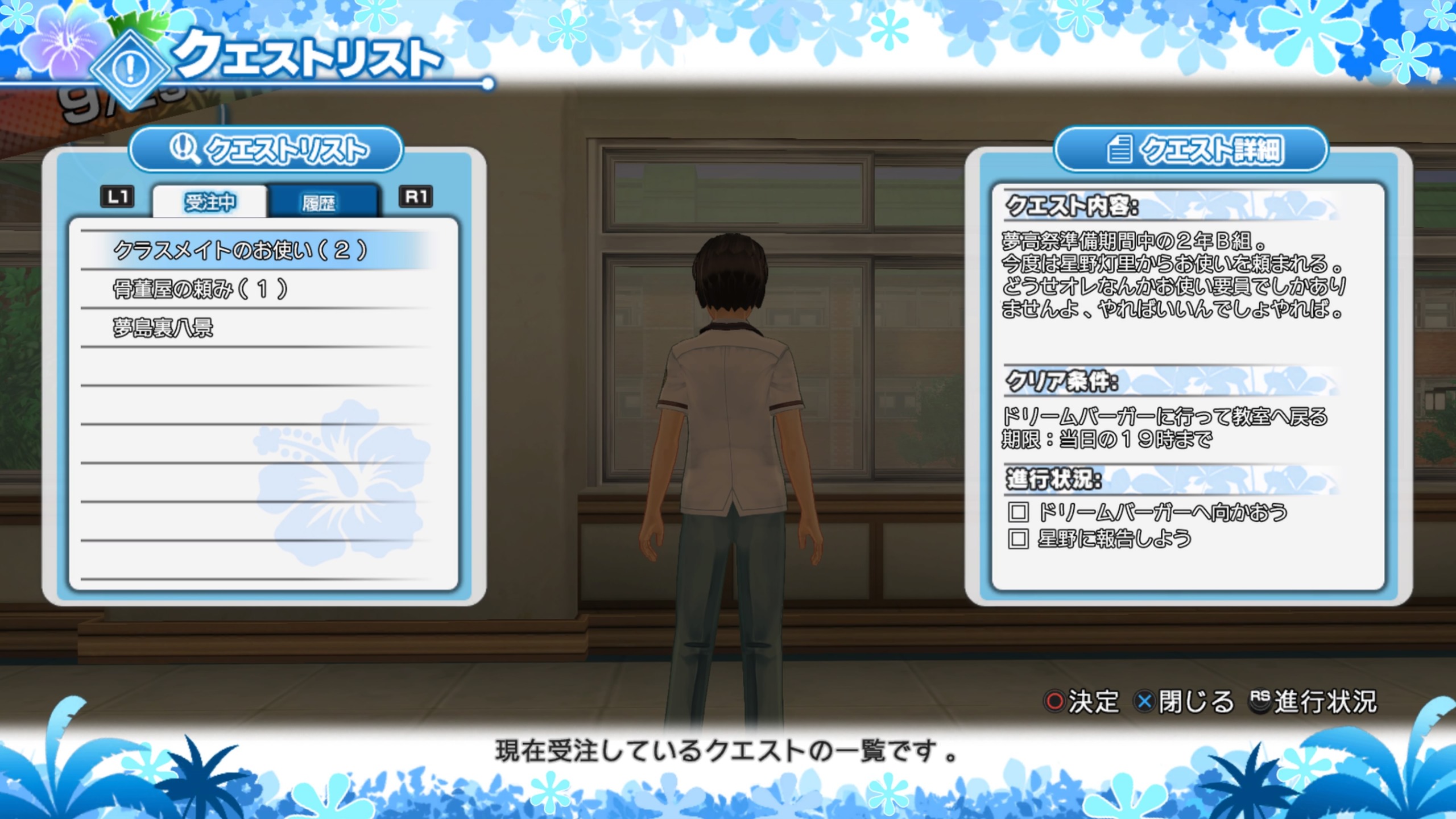Choose the 夢島裏八景 quest entry

click(x=163, y=328)
